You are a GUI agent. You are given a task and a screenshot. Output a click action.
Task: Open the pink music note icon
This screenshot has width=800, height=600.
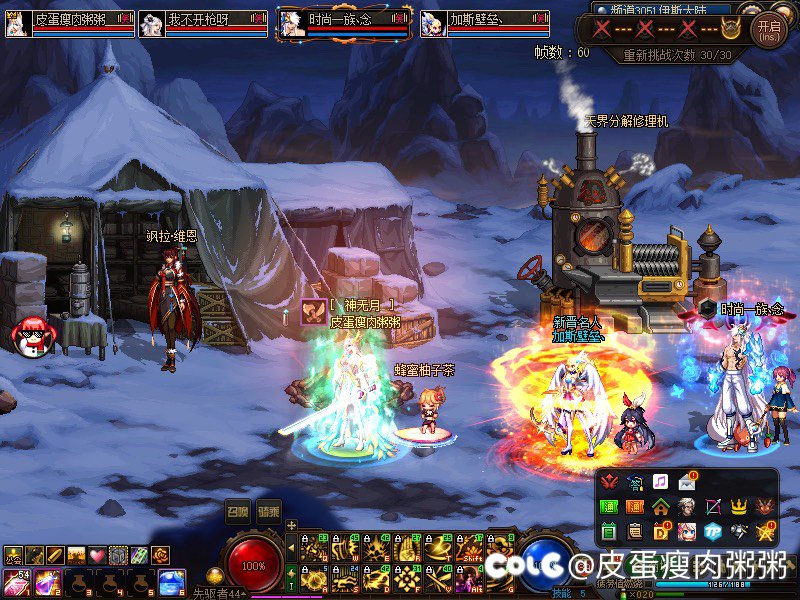coord(660,482)
